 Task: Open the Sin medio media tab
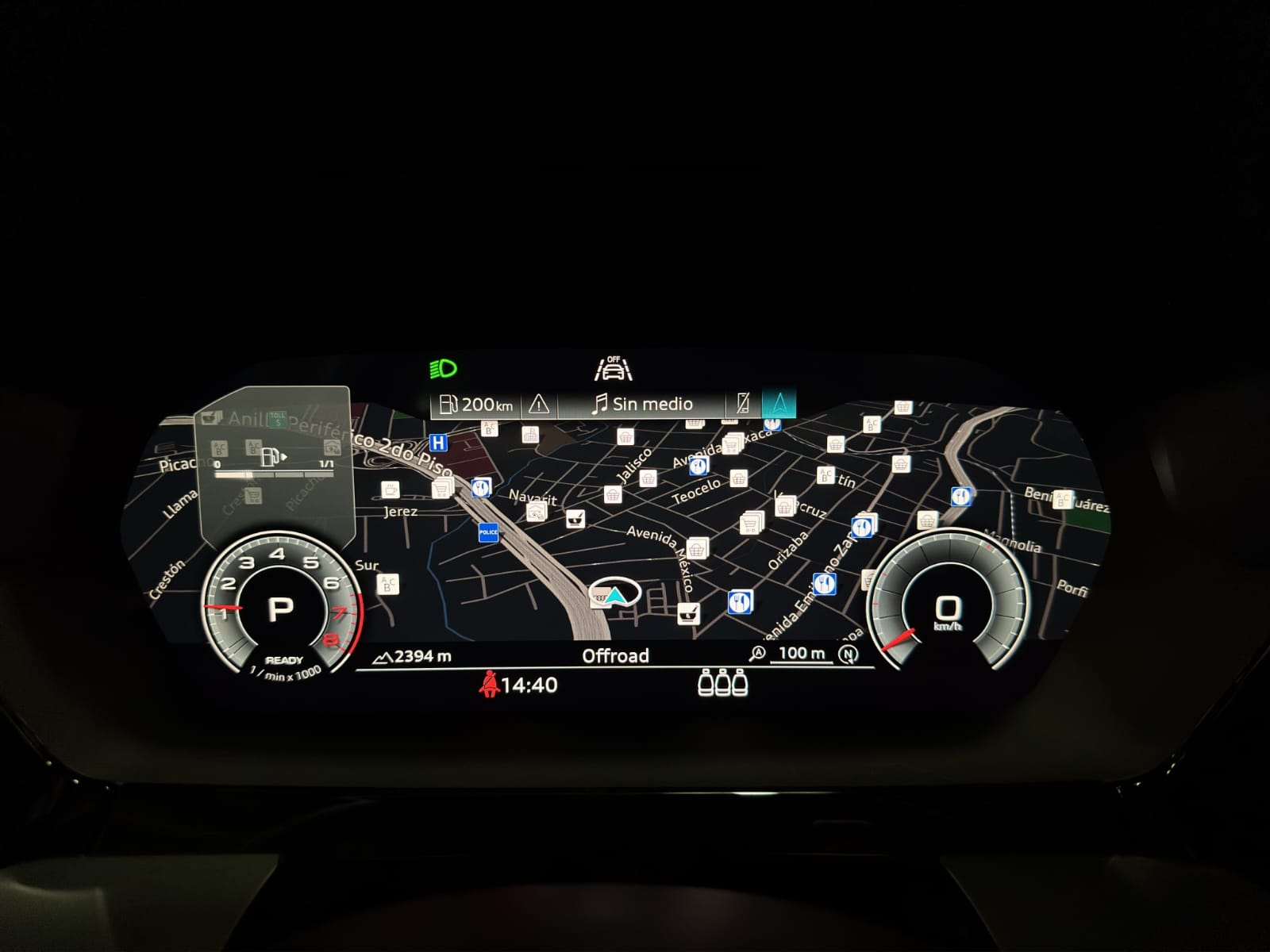(x=642, y=405)
